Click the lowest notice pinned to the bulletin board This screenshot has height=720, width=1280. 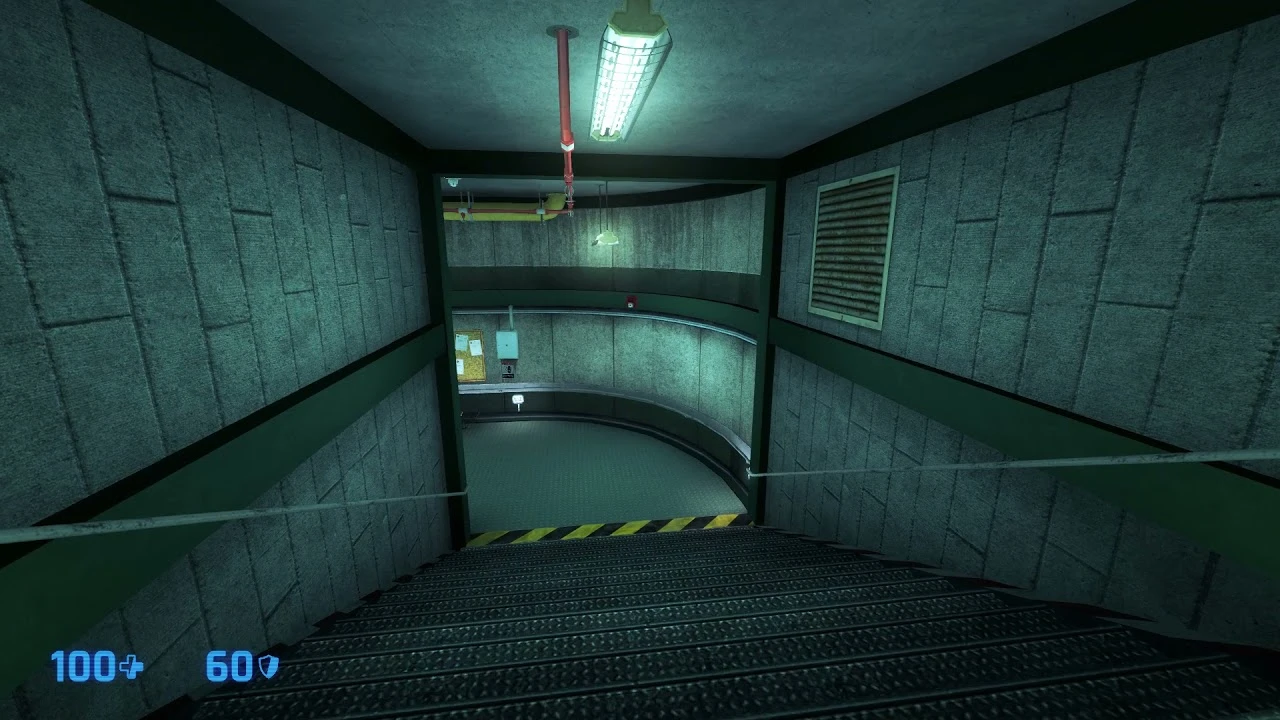[459, 368]
